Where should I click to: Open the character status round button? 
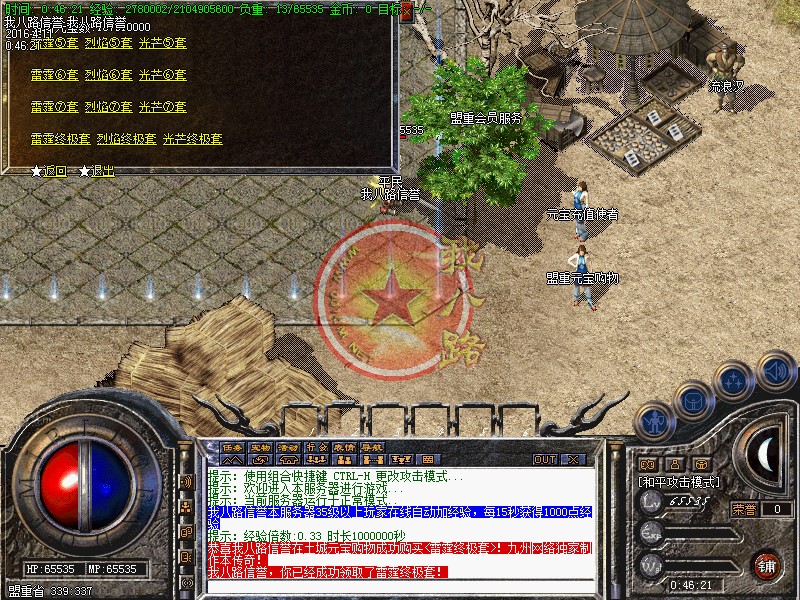coord(654,418)
